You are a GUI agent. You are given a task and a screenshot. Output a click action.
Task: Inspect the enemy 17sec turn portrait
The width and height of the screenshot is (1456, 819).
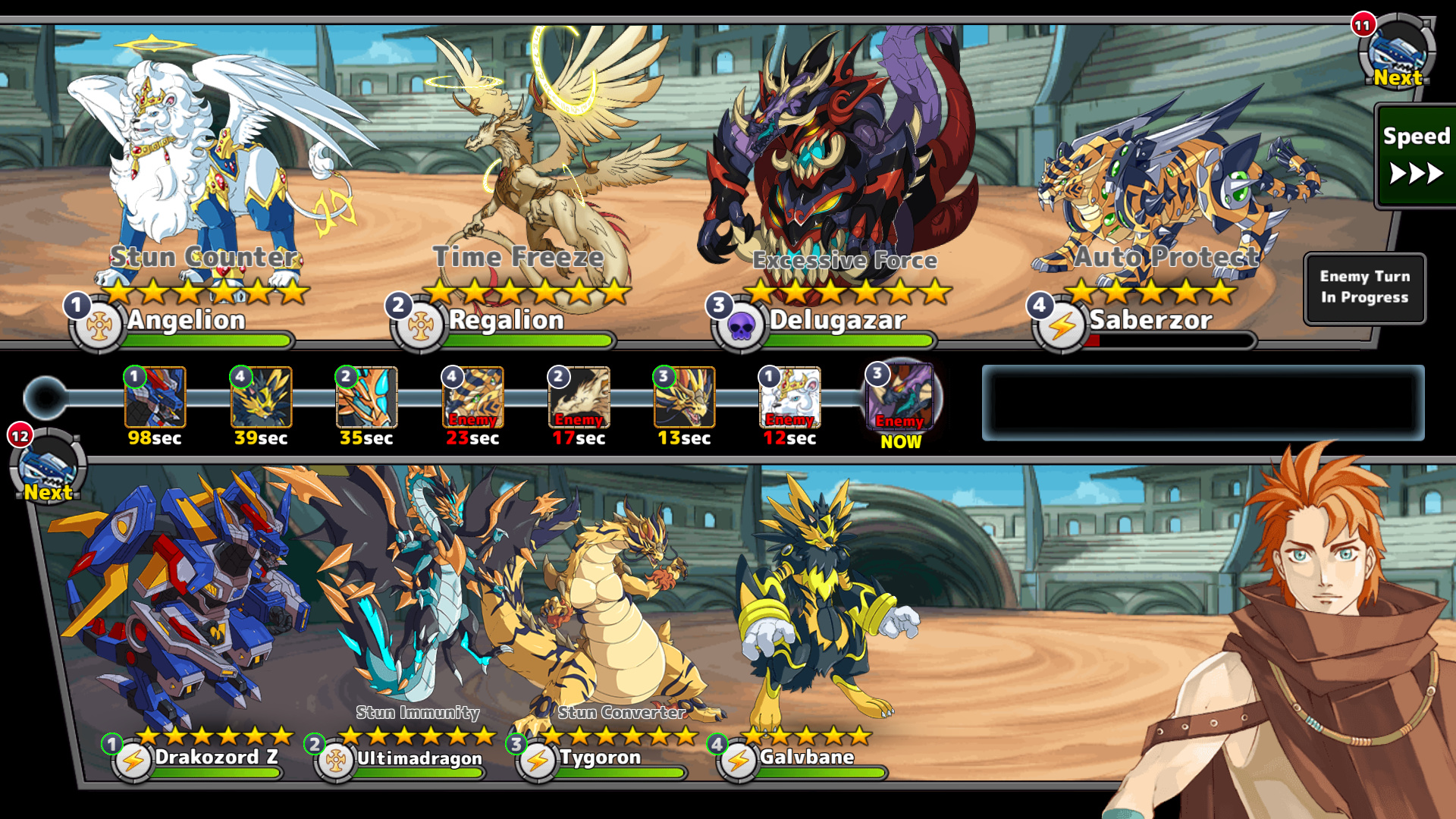click(x=579, y=397)
